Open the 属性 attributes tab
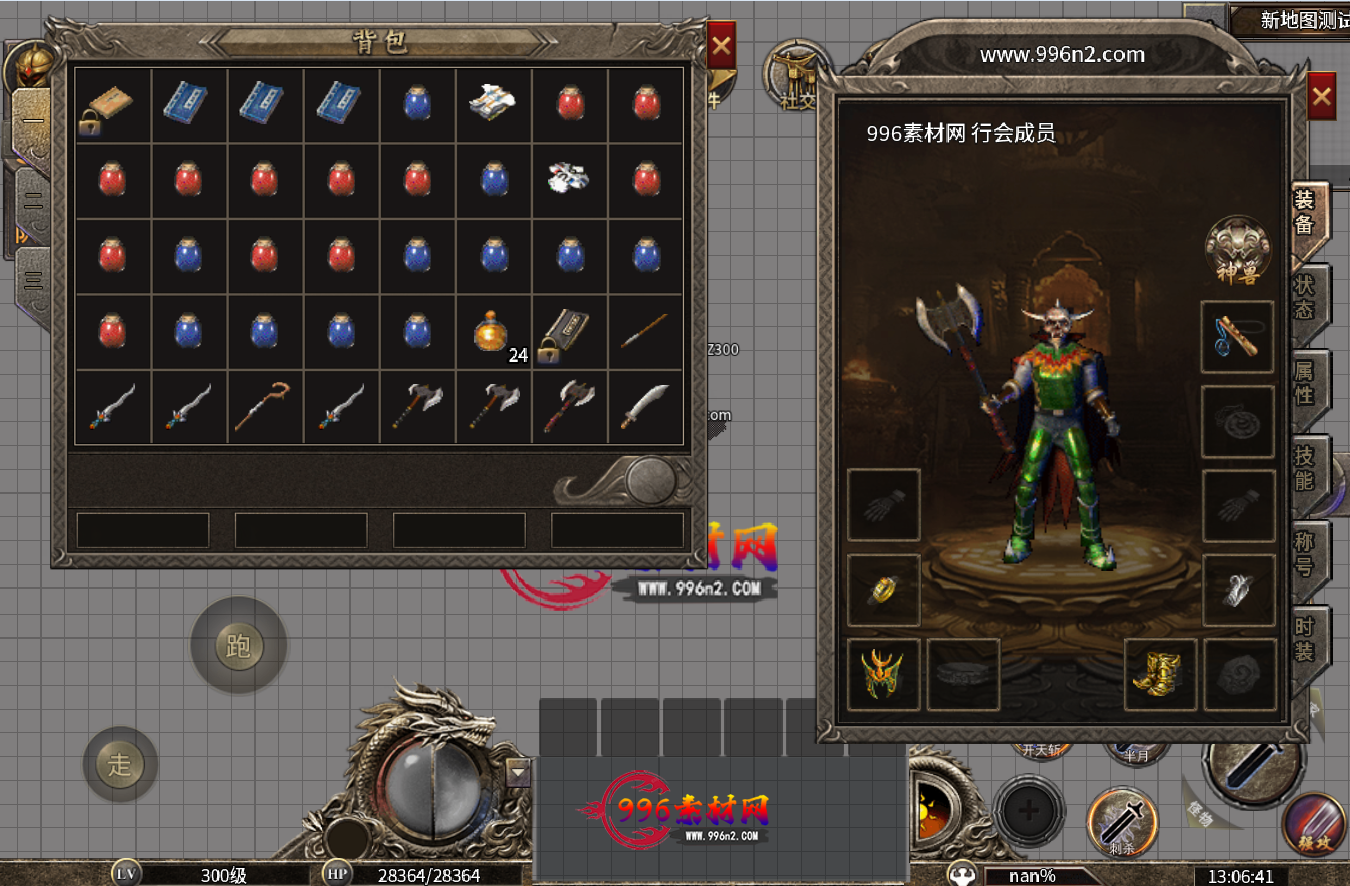The width and height of the screenshot is (1350, 886). pos(1305,382)
